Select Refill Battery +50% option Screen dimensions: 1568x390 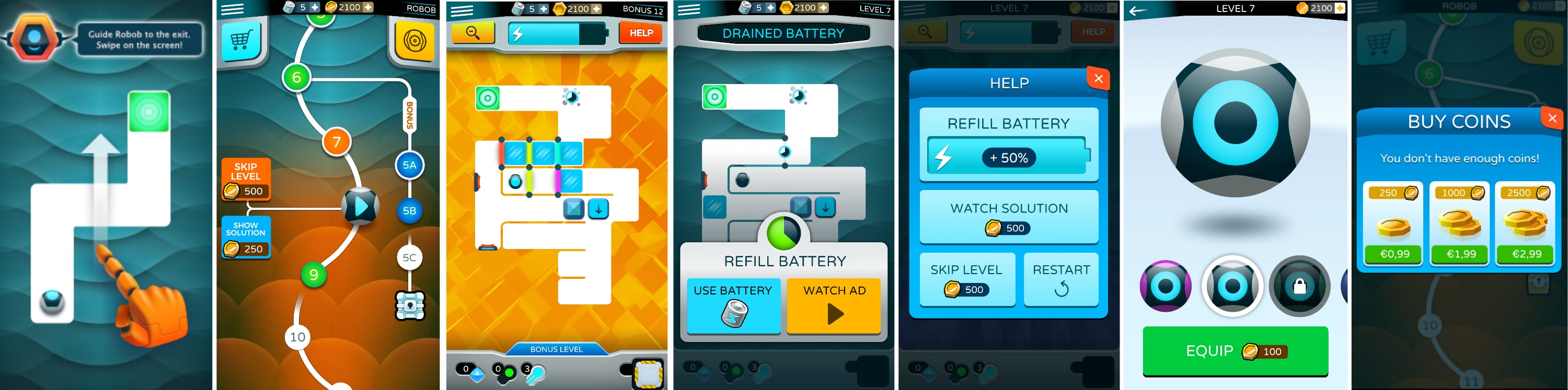pos(1009,145)
